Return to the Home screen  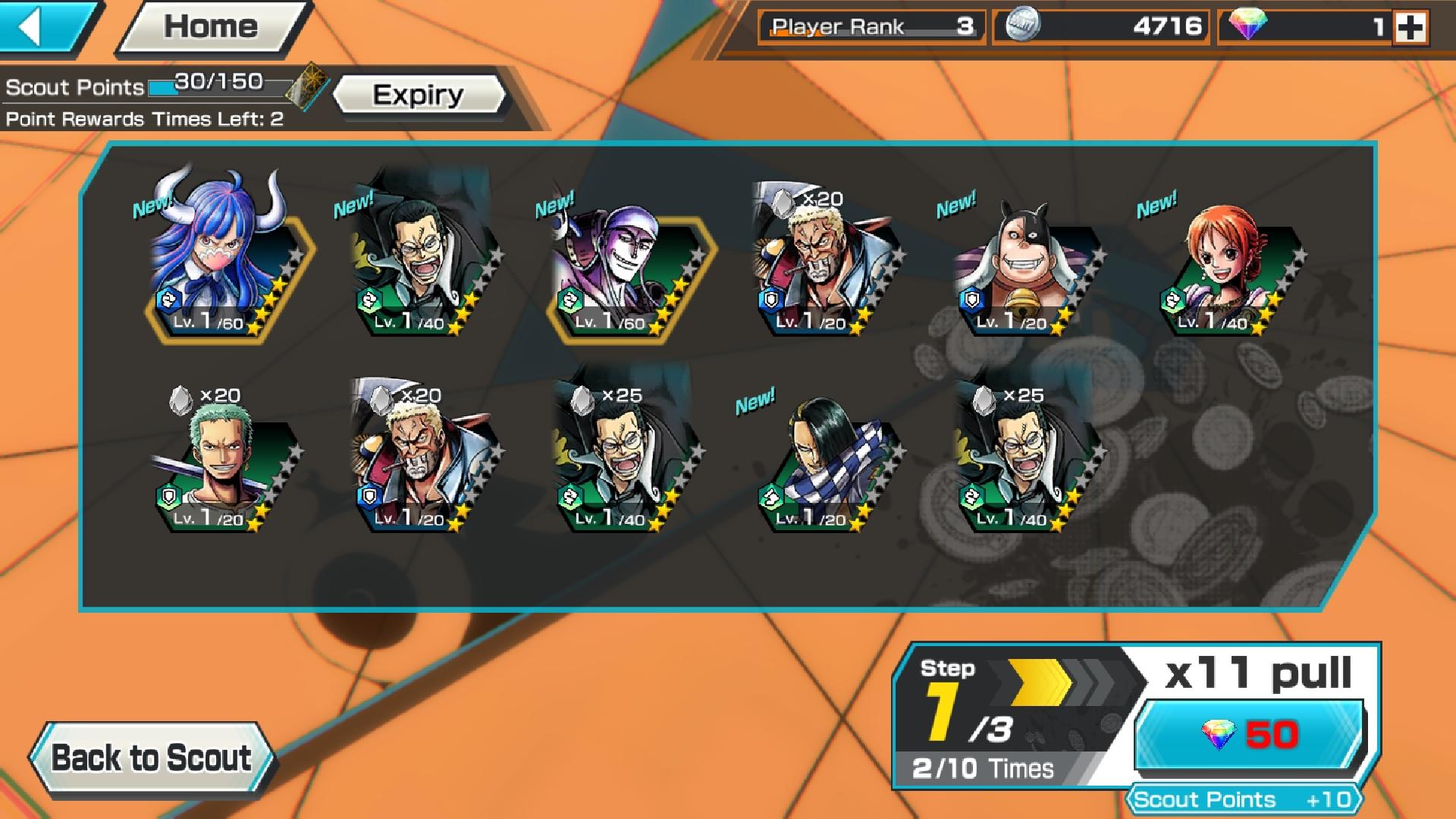click(x=211, y=27)
